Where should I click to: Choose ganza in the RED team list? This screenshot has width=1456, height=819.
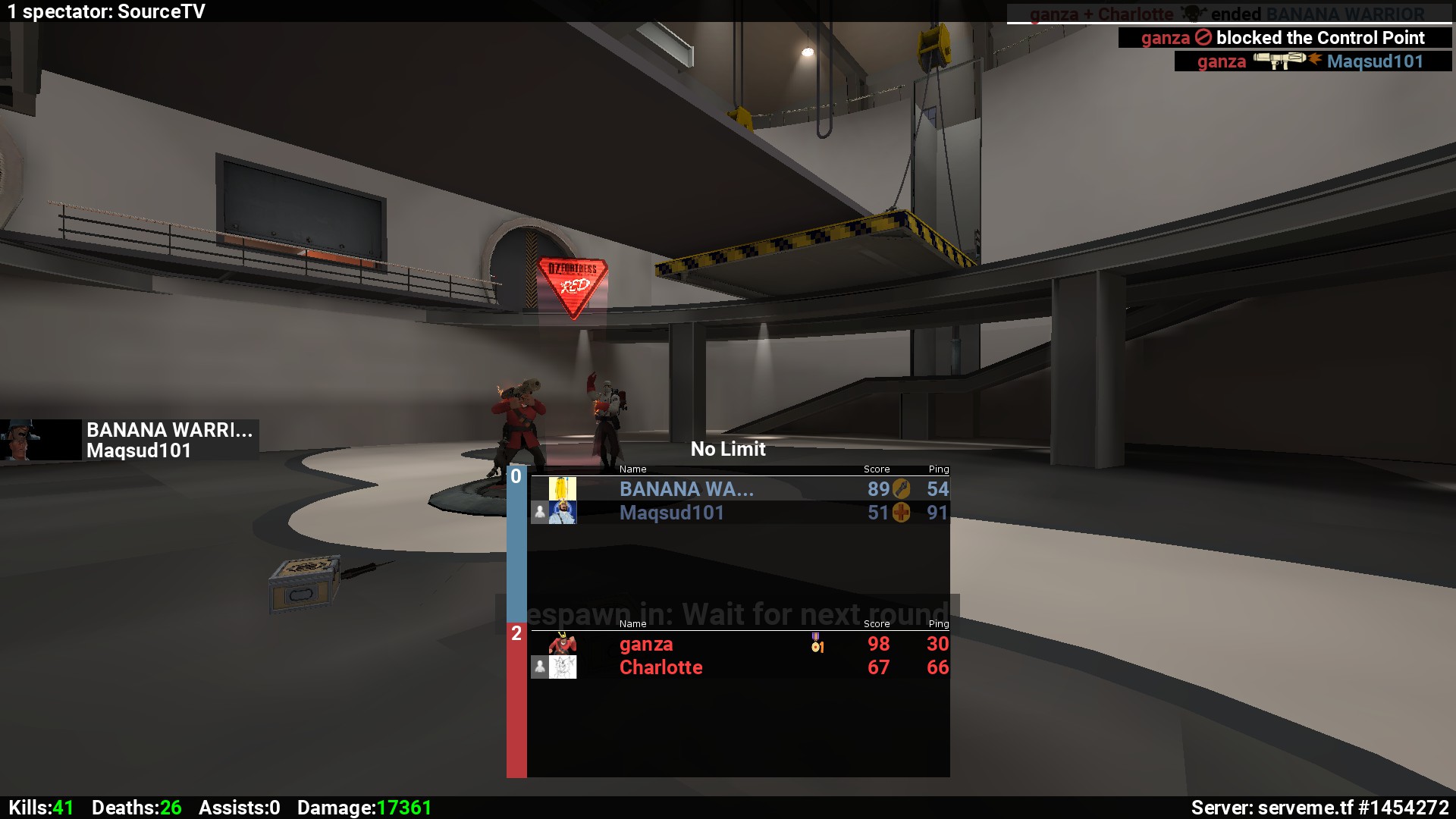tap(646, 644)
